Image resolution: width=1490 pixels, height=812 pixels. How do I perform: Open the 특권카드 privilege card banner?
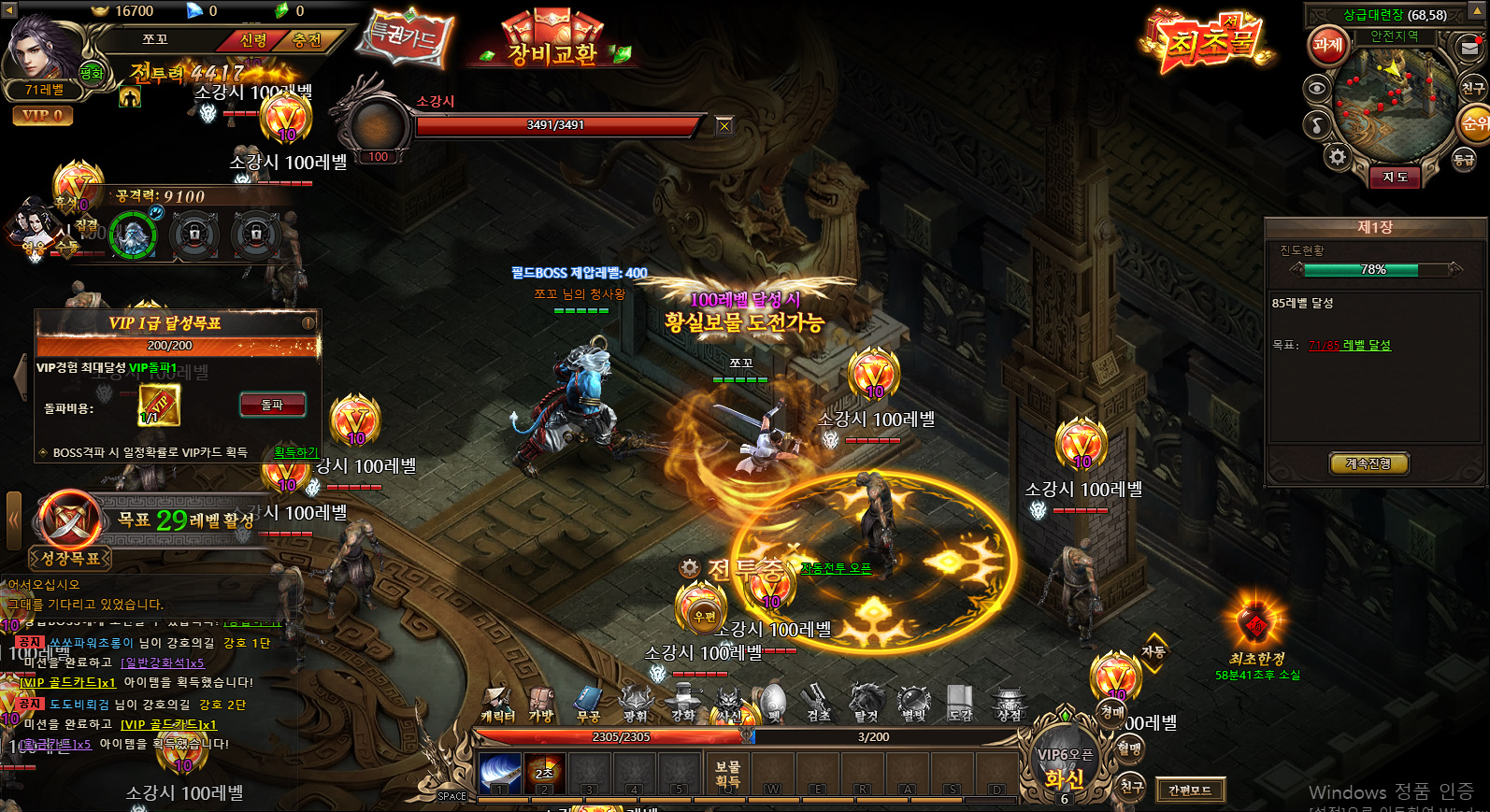coord(406,38)
